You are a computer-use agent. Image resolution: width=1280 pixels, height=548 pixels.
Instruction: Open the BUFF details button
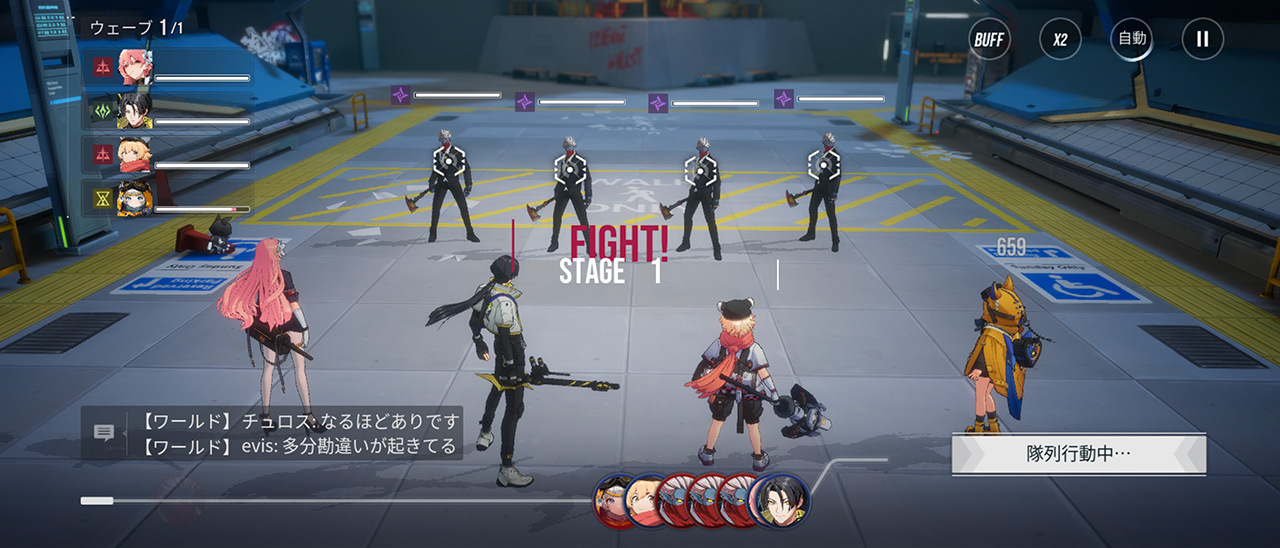[989, 40]
